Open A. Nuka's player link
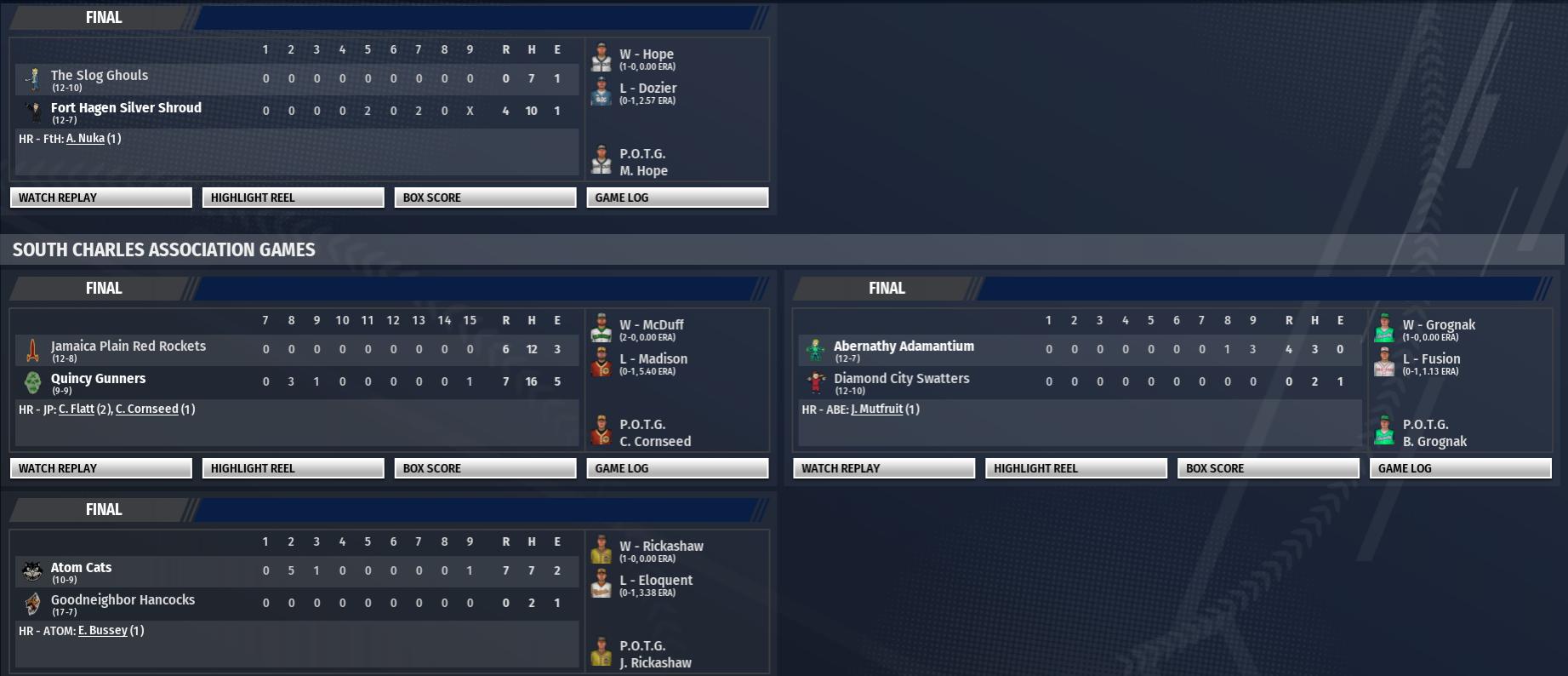Viewport: 1568px width, 676px height. [85, 139]
